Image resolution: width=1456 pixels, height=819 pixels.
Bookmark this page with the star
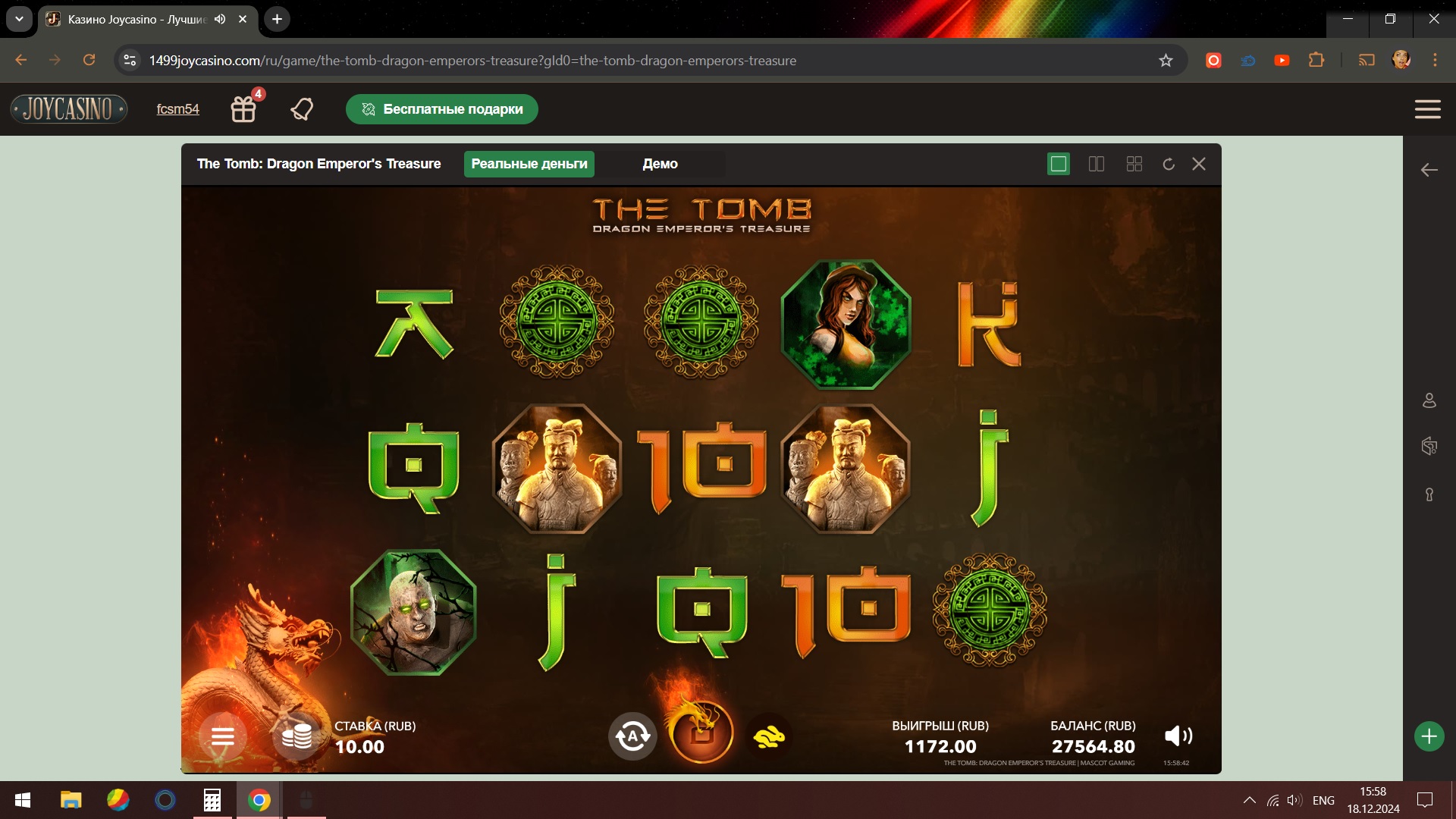click(1166, 61)
